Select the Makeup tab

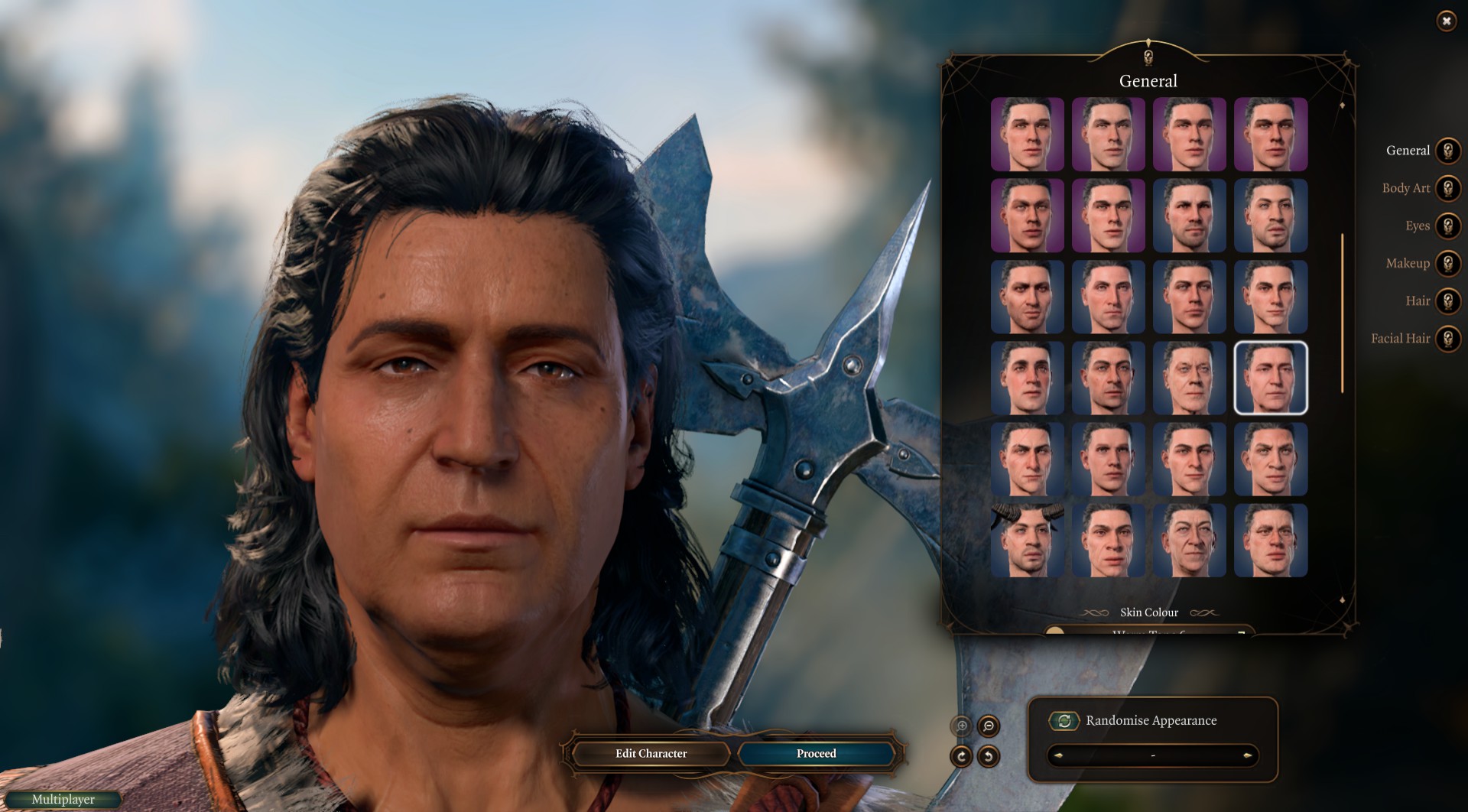1447,263
